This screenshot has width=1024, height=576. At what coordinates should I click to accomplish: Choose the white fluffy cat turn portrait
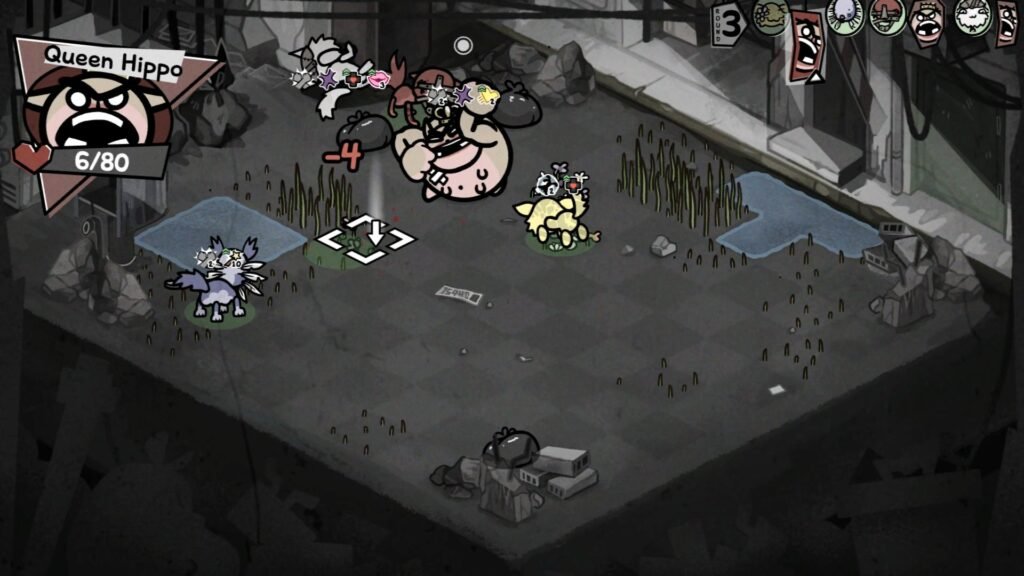(970, 17)
